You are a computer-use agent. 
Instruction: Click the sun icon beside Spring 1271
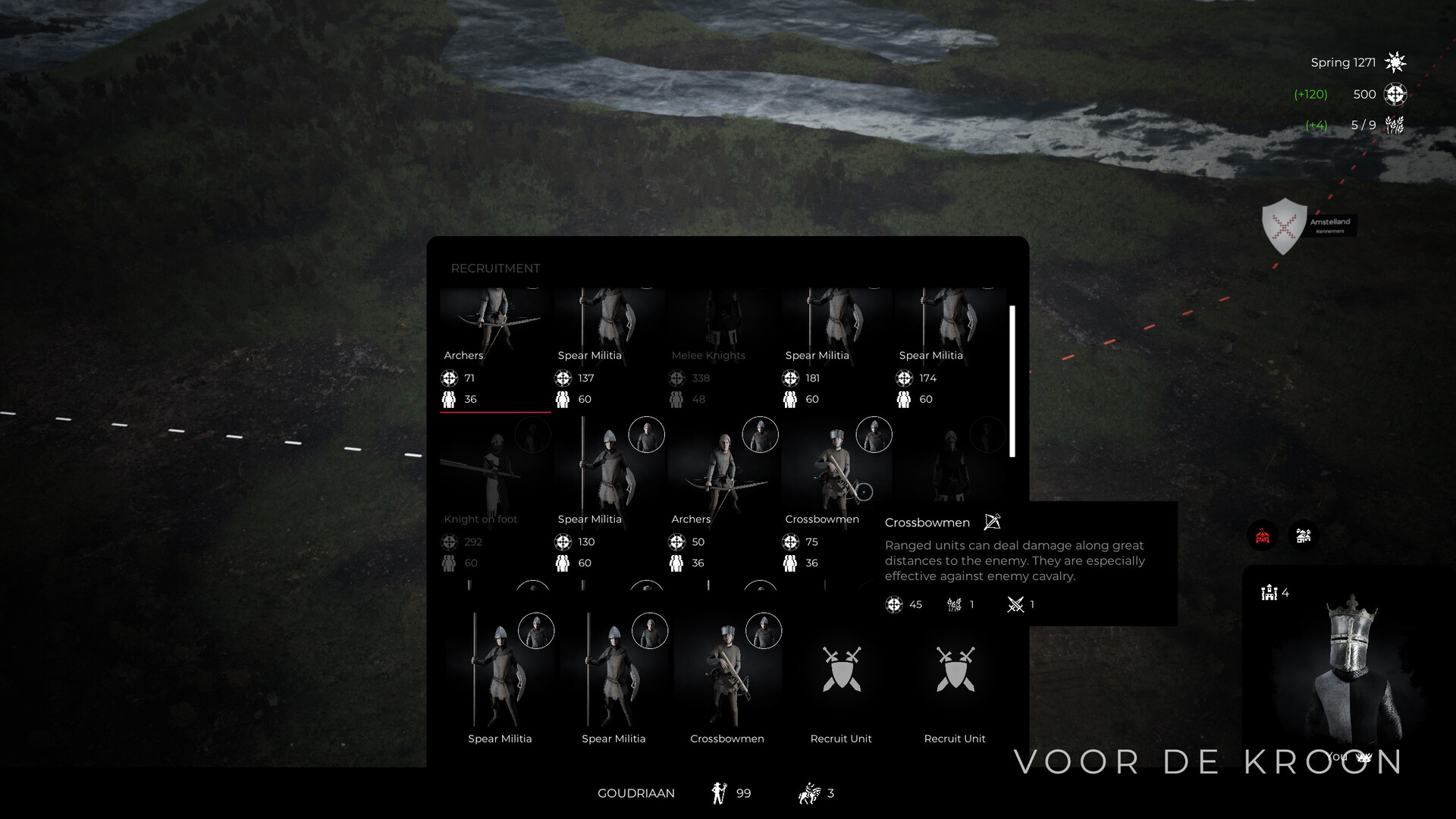coord(1395,61)
